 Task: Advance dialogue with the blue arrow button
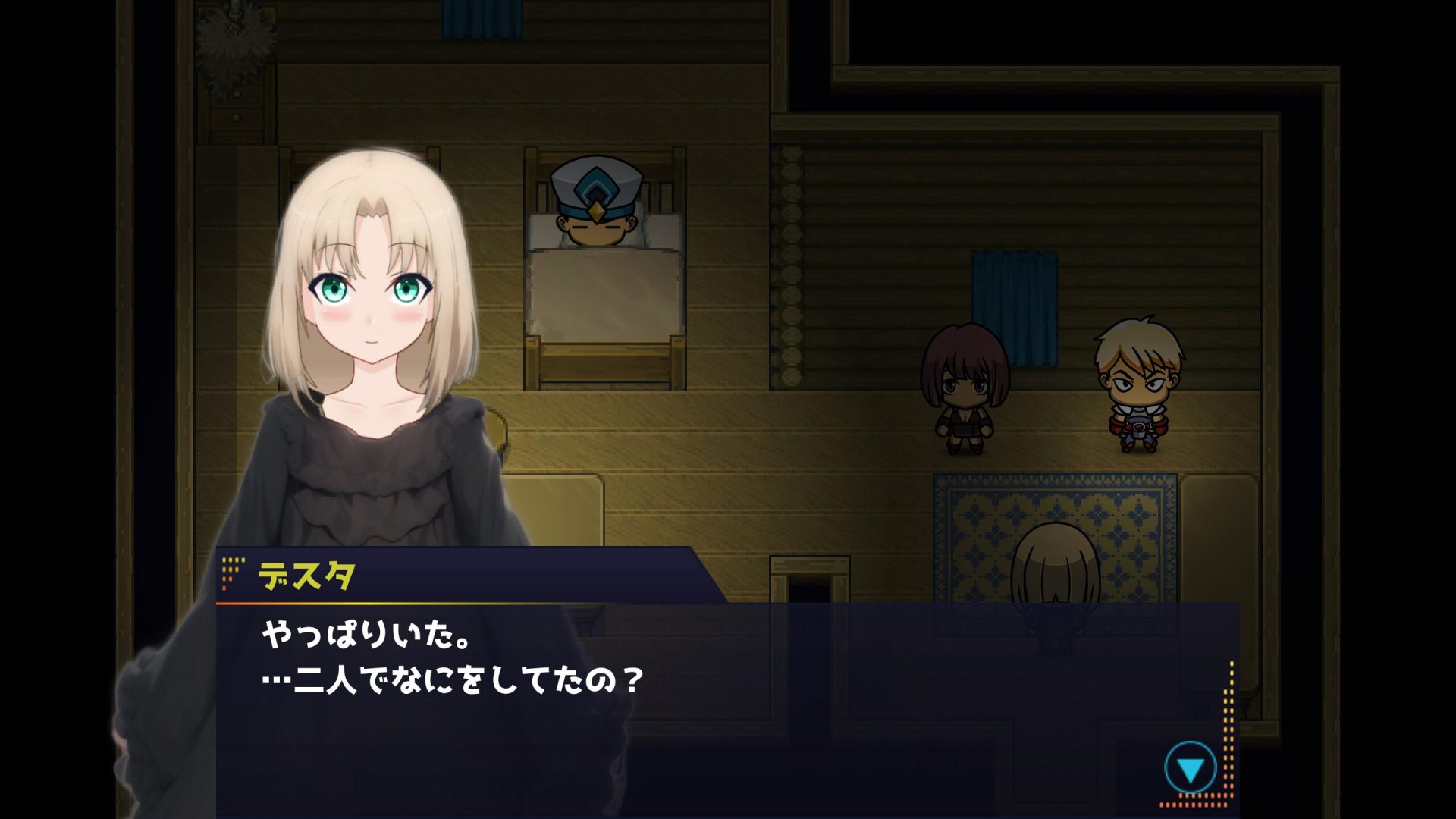[x=1190, y=769]
